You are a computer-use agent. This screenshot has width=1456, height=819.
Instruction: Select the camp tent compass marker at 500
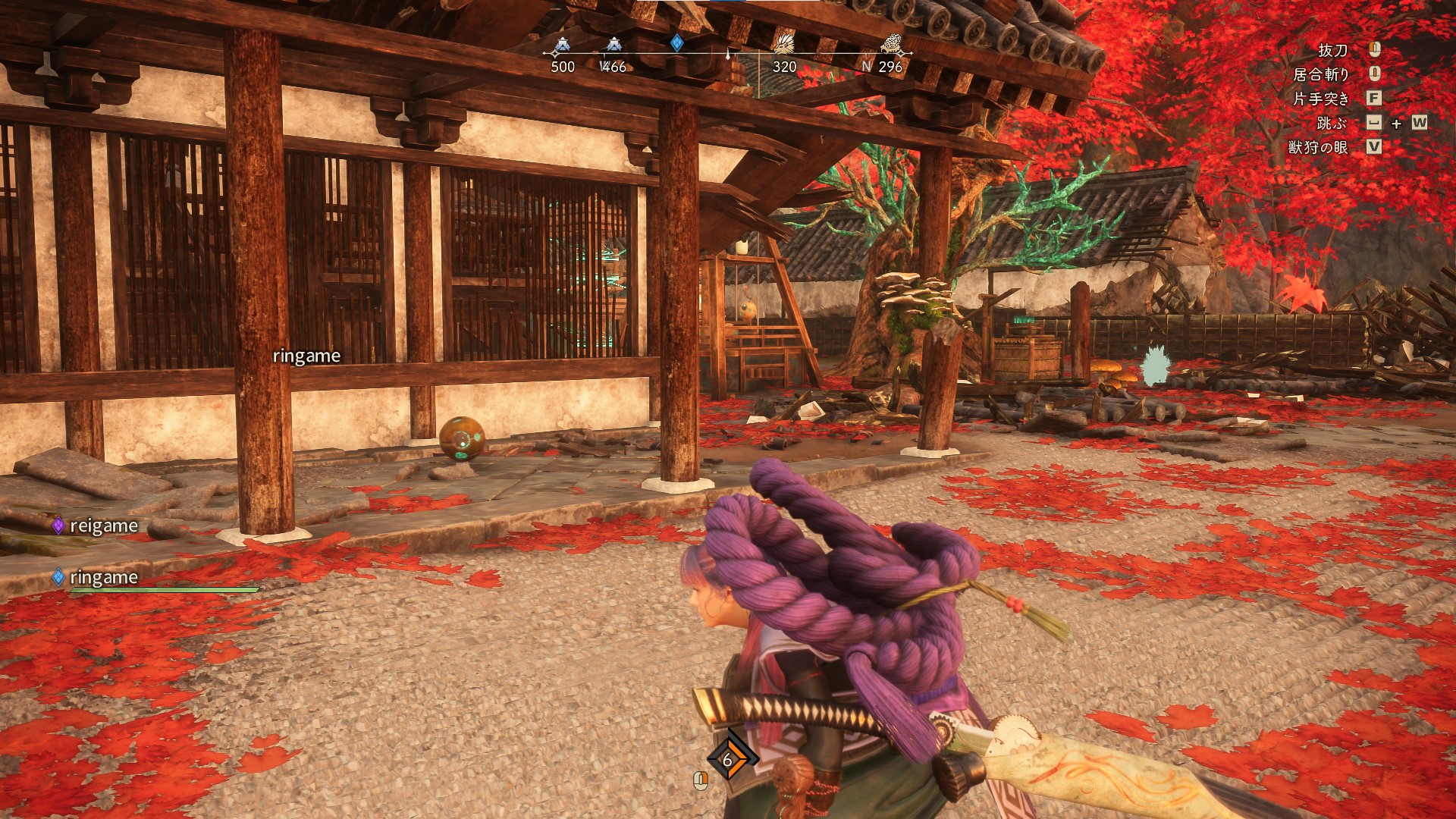tap(561, 45)
